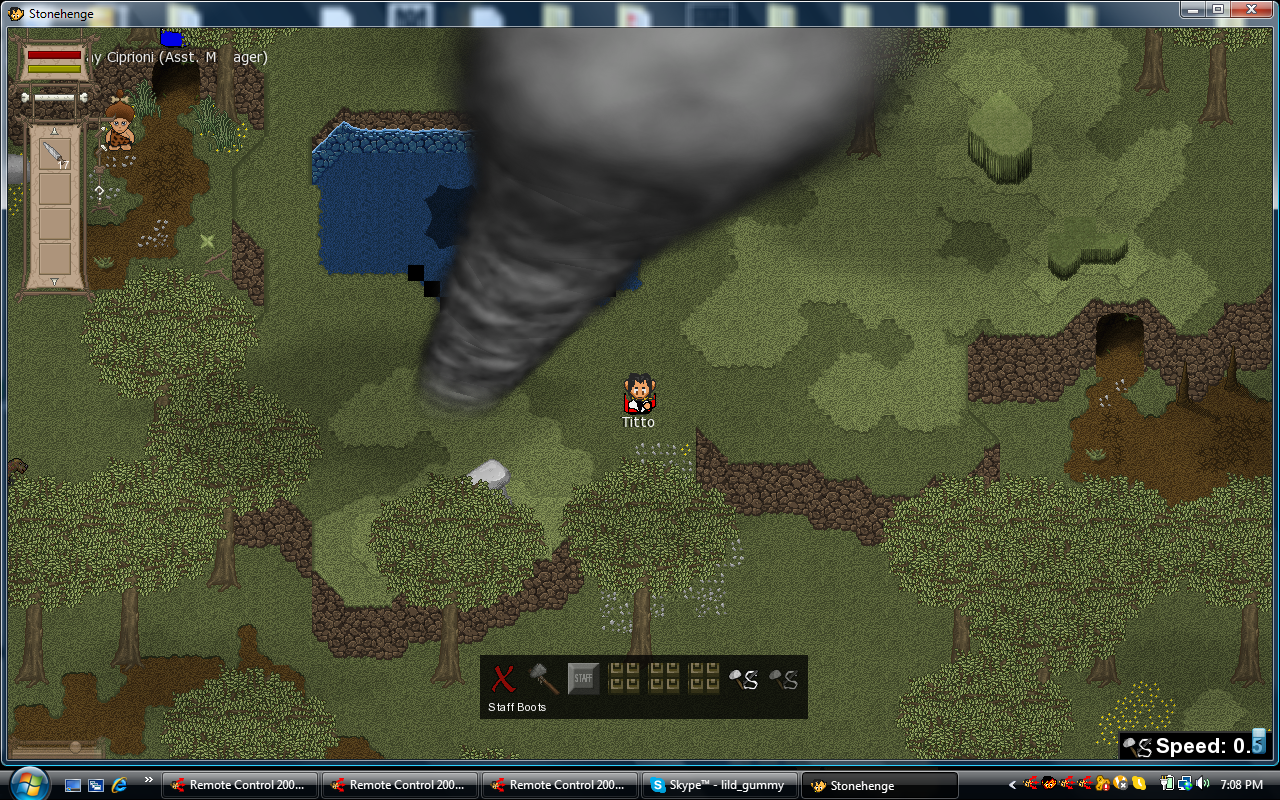Click the red X icon in the toolbar
This screenshot has height=800, width=1280.
(x=503, y=679)
